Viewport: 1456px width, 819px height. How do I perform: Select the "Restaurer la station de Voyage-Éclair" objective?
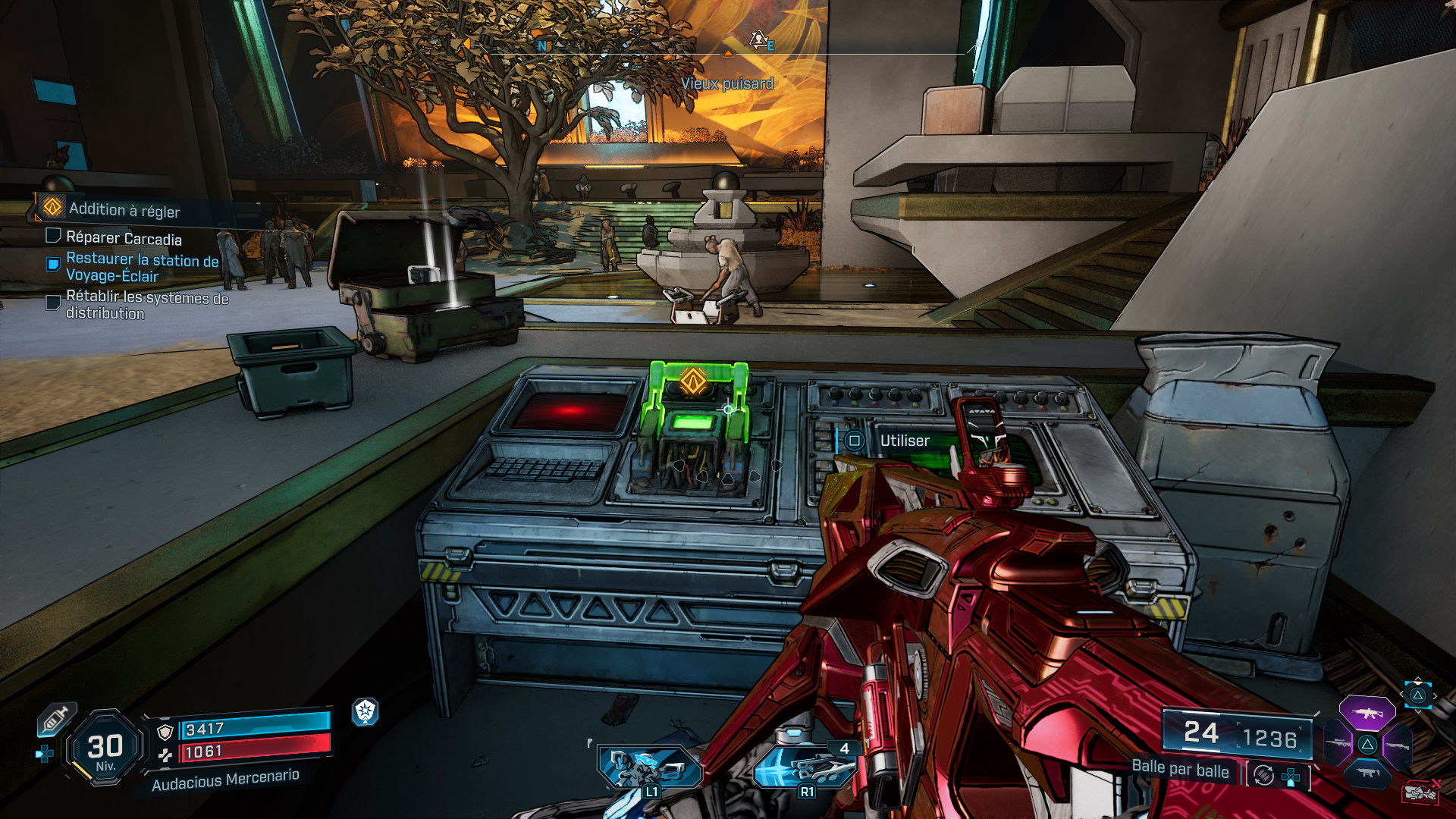141,268
